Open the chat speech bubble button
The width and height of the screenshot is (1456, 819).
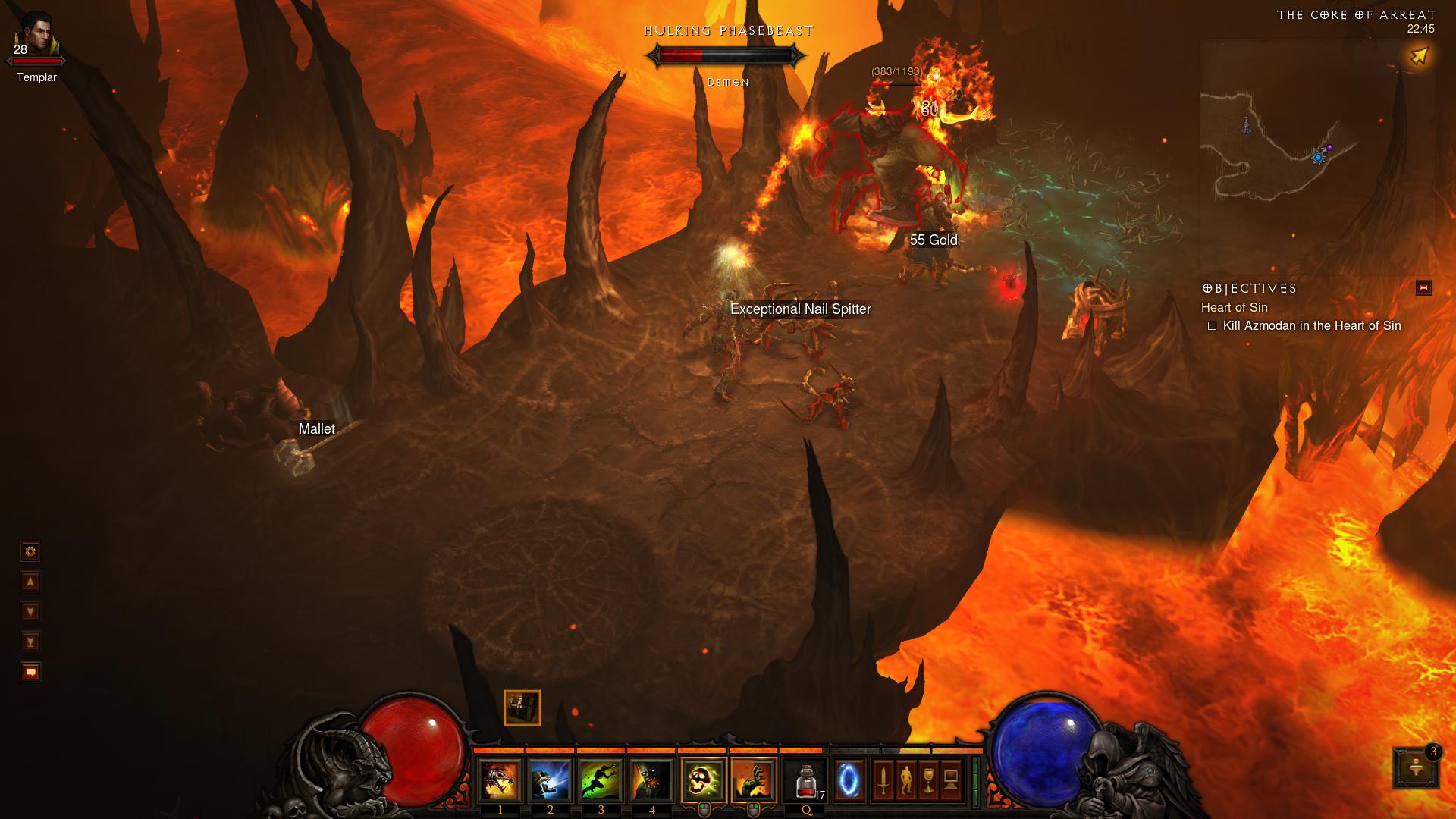pyautogui.click(x=30, y=672)
